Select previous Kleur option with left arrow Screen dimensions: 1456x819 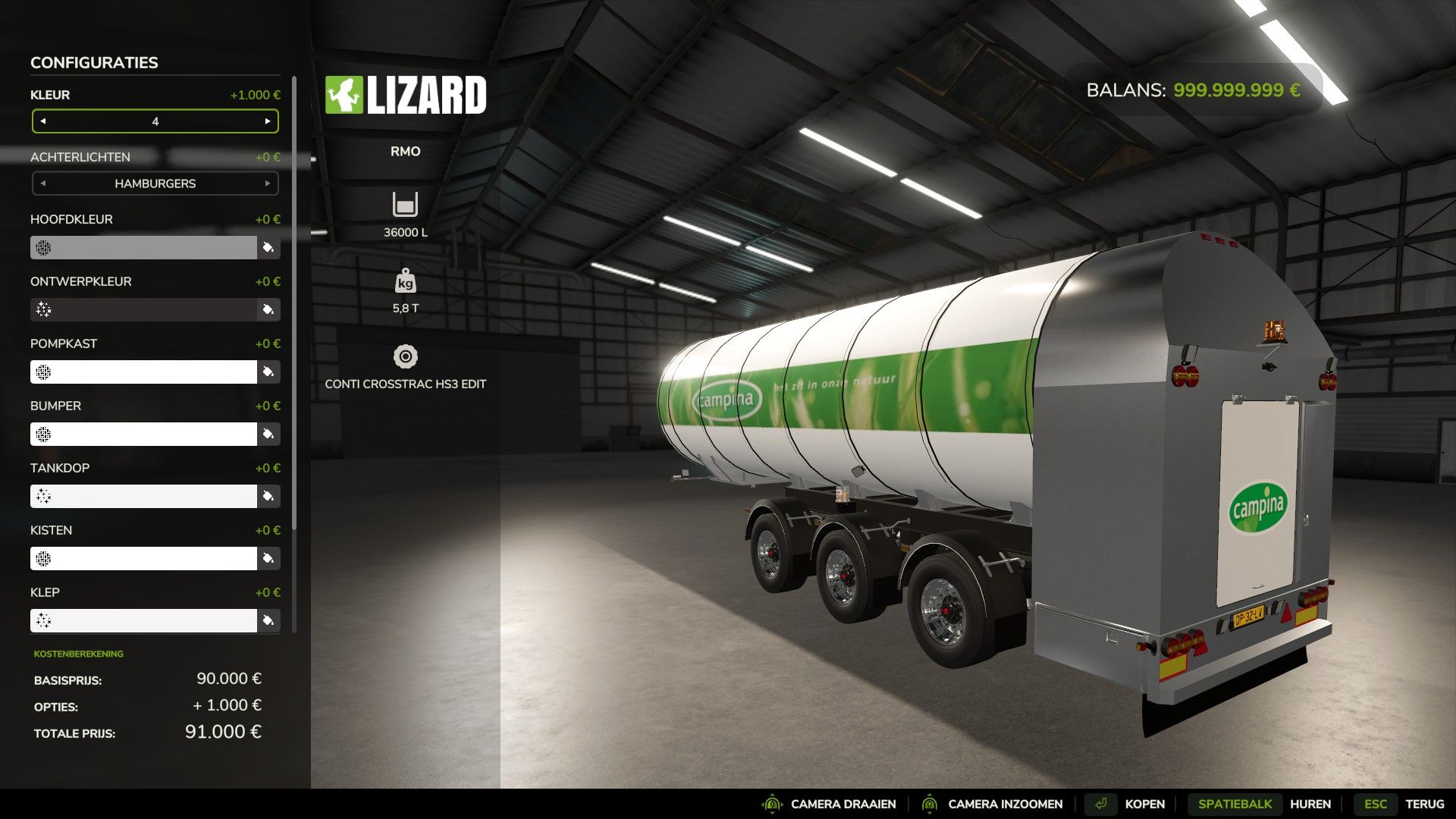click(x=43, y=121)
